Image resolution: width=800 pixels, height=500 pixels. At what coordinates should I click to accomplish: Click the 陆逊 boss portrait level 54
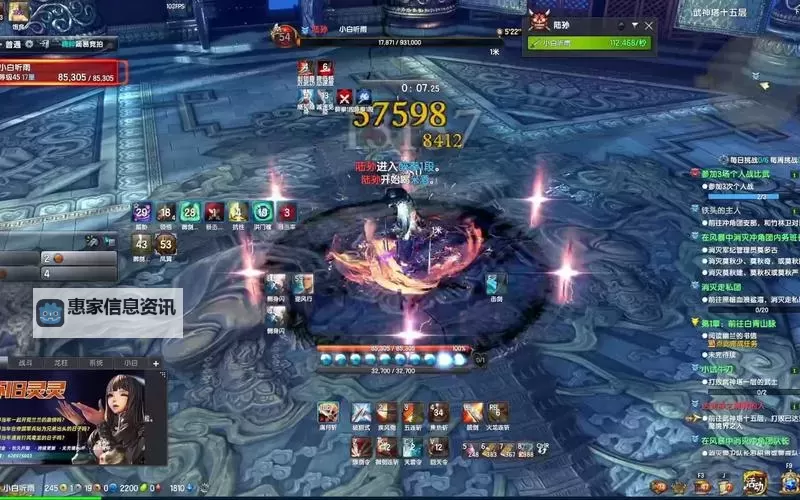(x=285, y=36)
